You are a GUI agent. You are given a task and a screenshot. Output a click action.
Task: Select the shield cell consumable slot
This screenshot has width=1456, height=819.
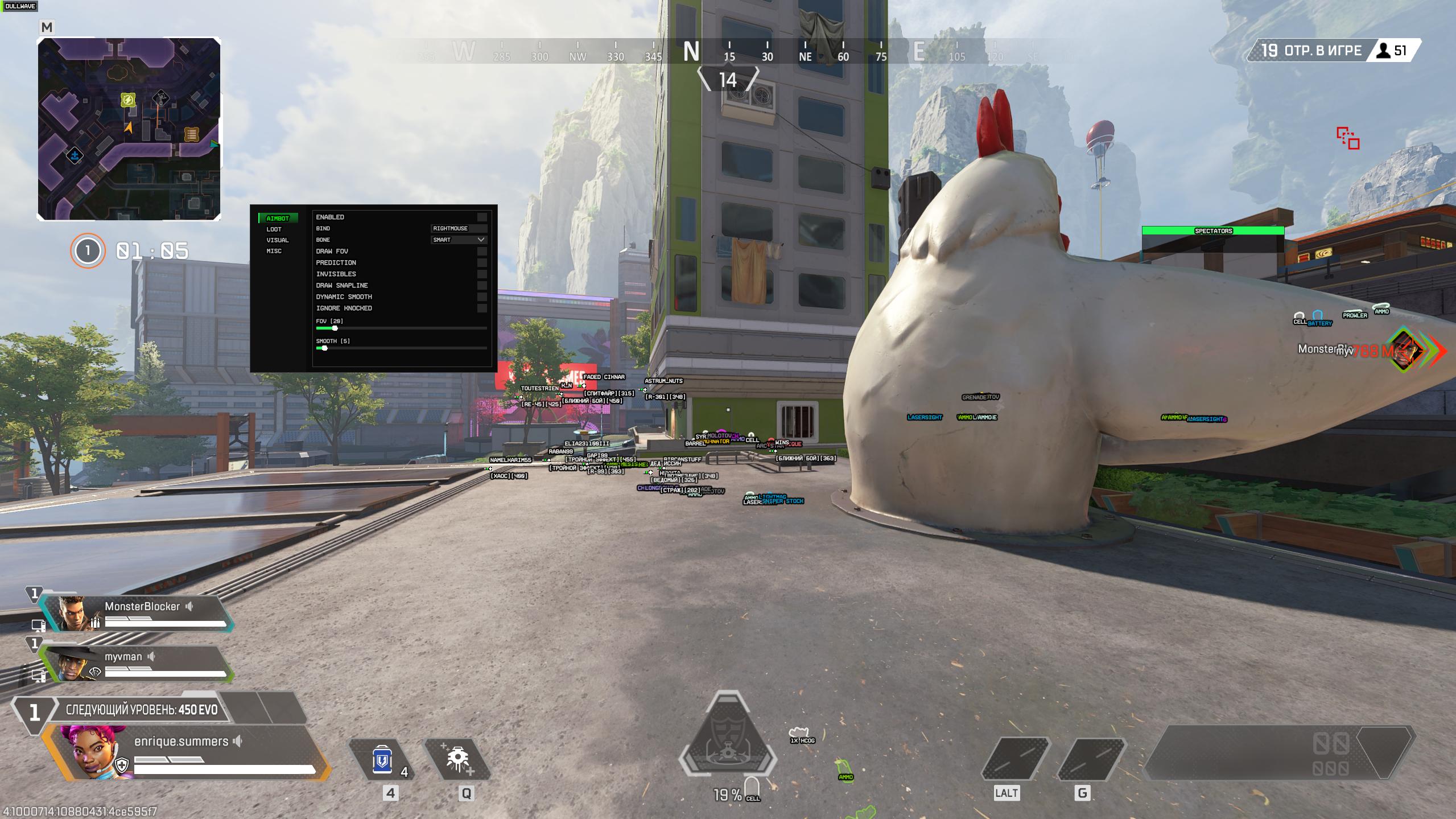click(x=381, y=760)
